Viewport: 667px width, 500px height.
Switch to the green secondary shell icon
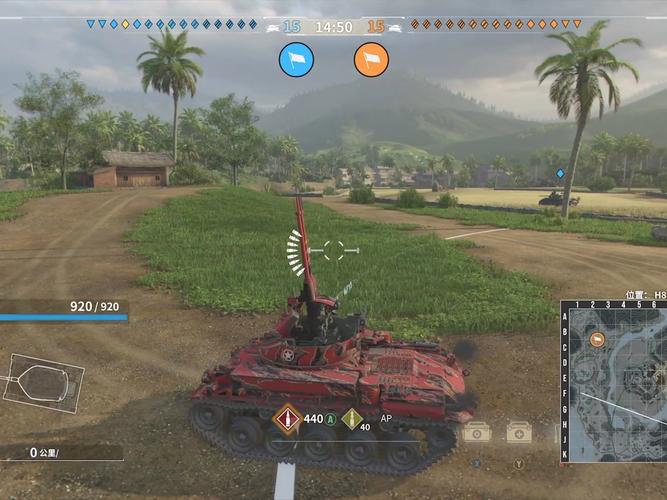click(x=350, y=420)
